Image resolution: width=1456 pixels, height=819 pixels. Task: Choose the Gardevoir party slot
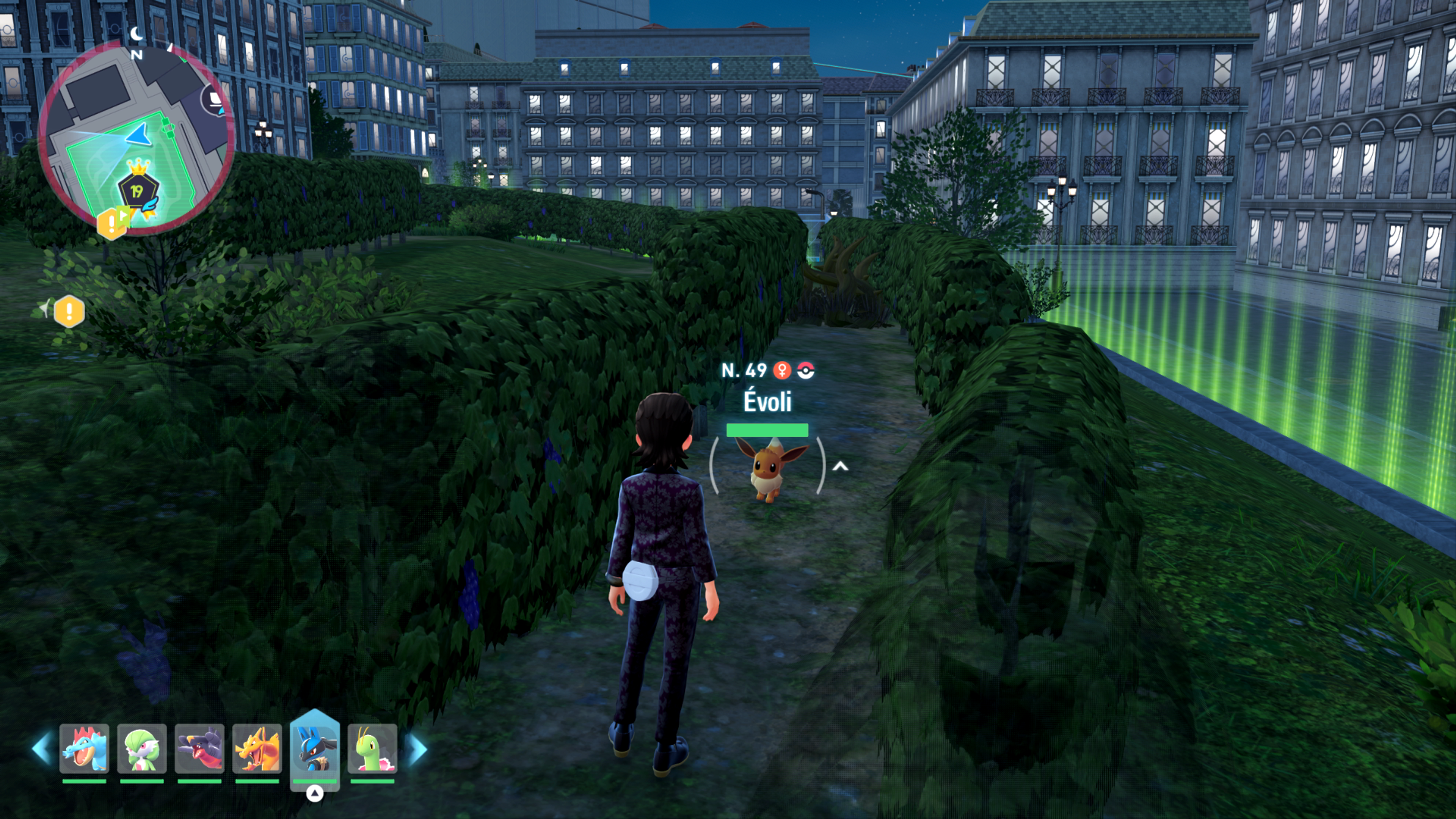[x=142, y=748]
